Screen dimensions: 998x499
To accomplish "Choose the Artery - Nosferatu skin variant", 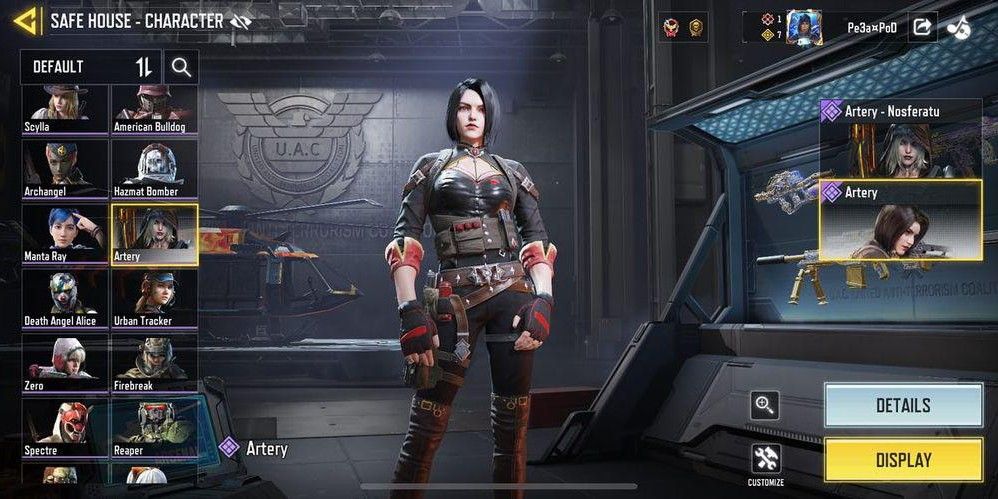I will coord(901,138).
